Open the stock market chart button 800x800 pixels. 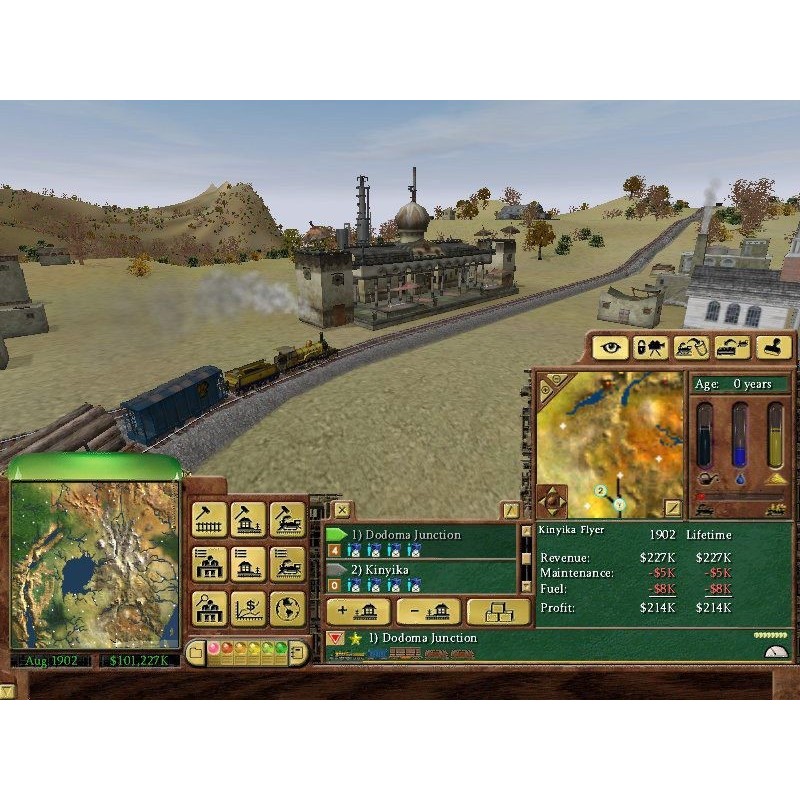[x=248, y=607]
